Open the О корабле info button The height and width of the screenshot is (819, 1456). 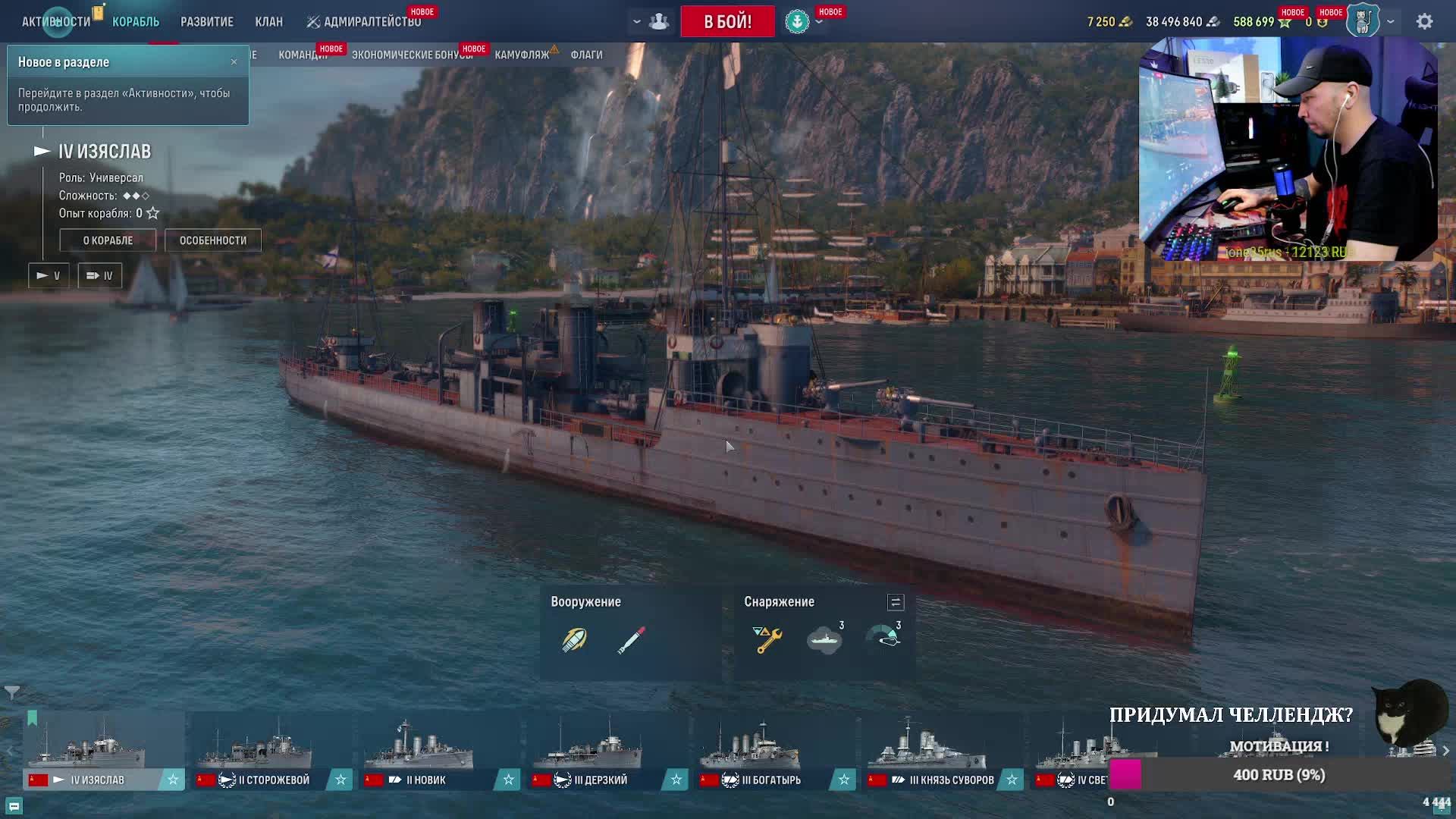108,240
